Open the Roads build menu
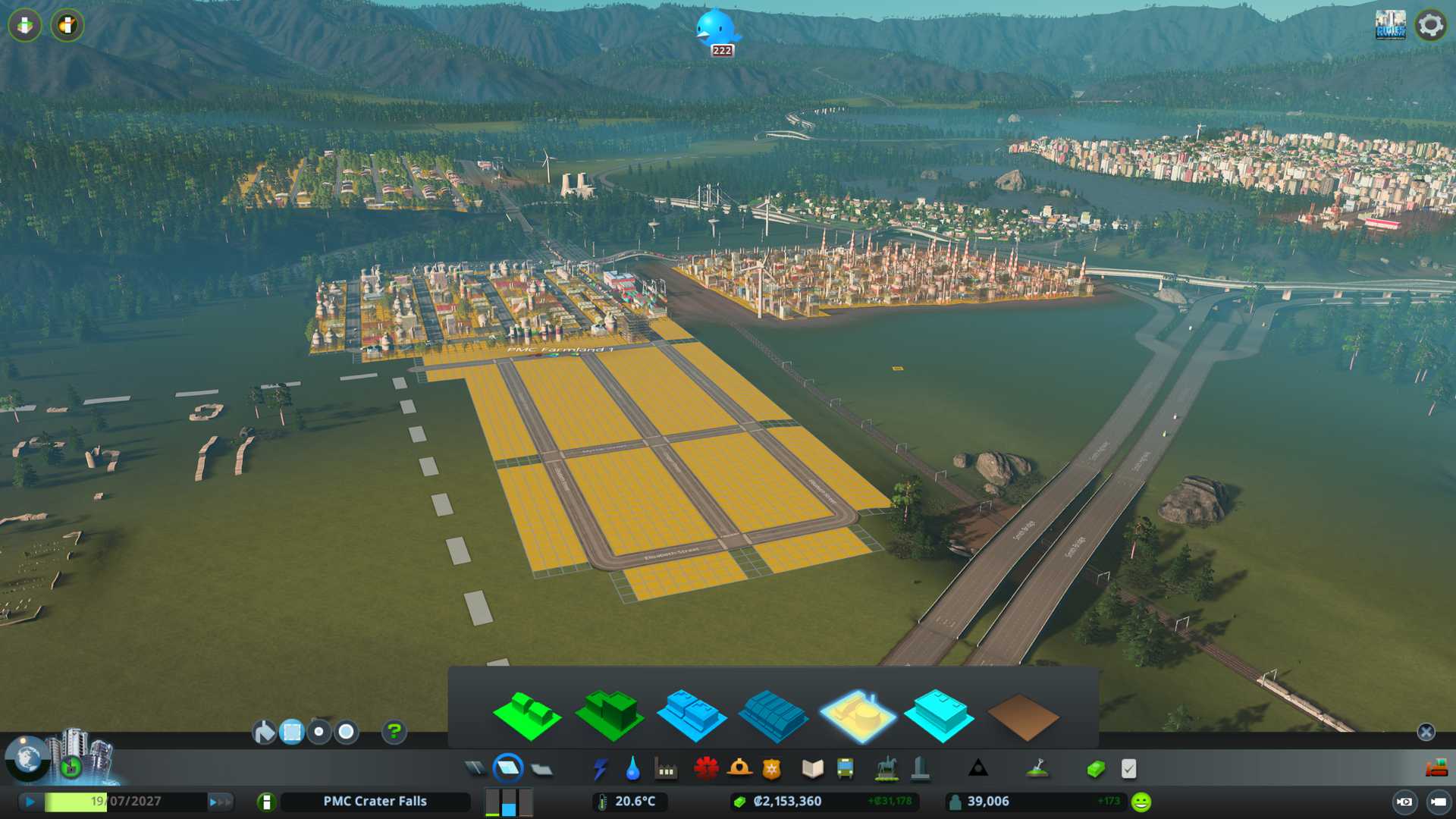 click(475, 769)
